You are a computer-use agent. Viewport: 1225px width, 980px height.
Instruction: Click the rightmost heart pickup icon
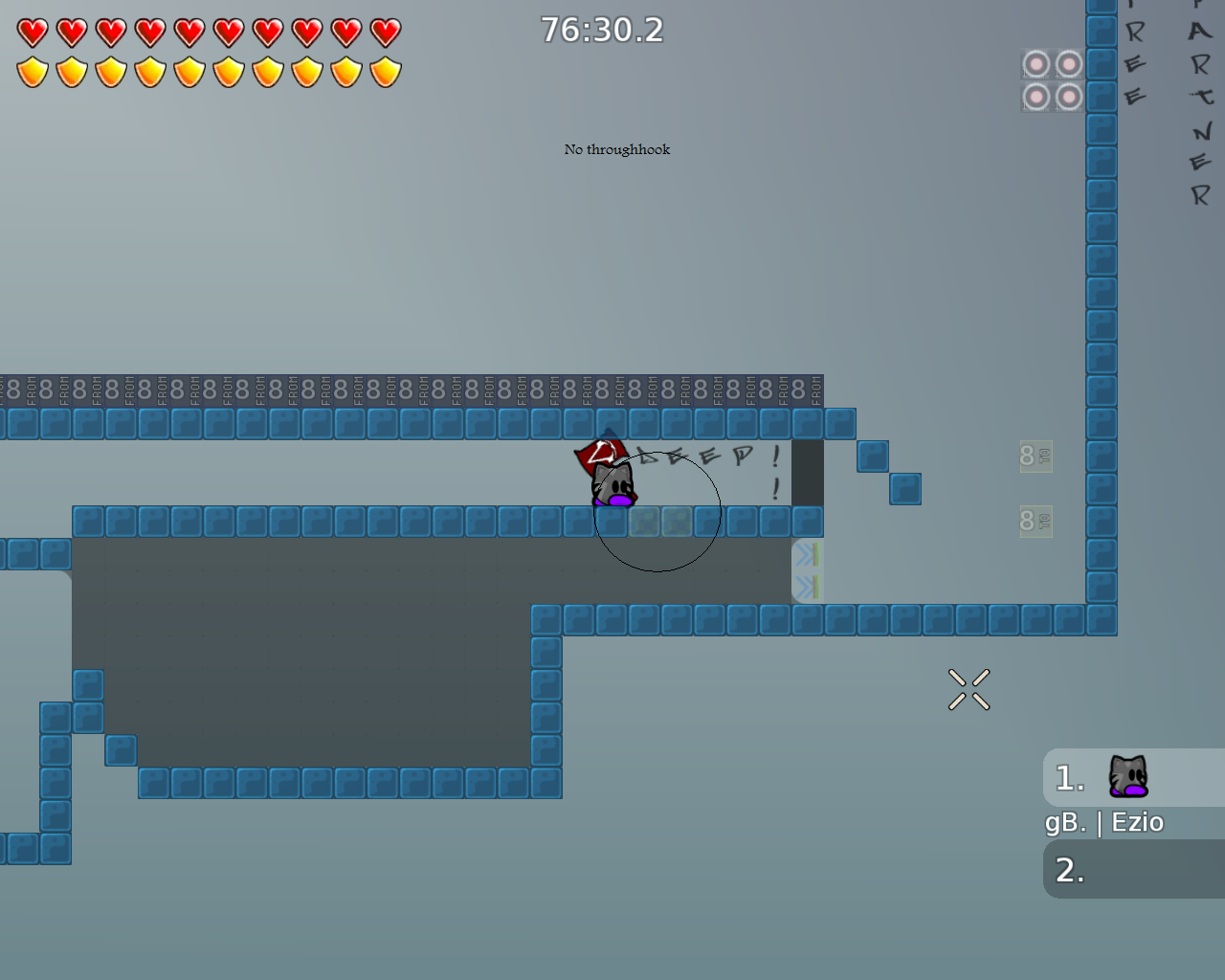coord(385,31)
